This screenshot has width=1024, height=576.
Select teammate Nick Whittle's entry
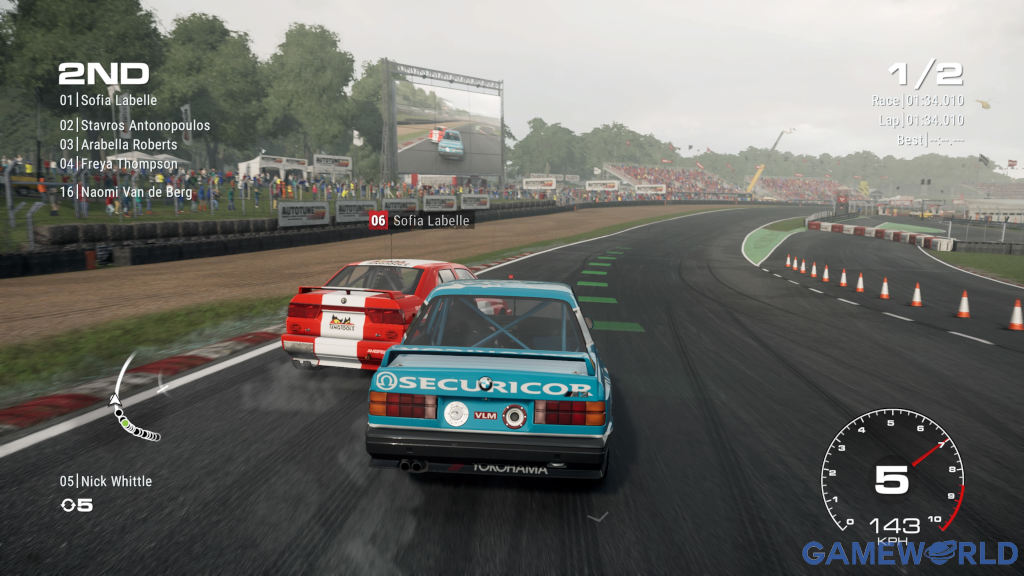106,481
